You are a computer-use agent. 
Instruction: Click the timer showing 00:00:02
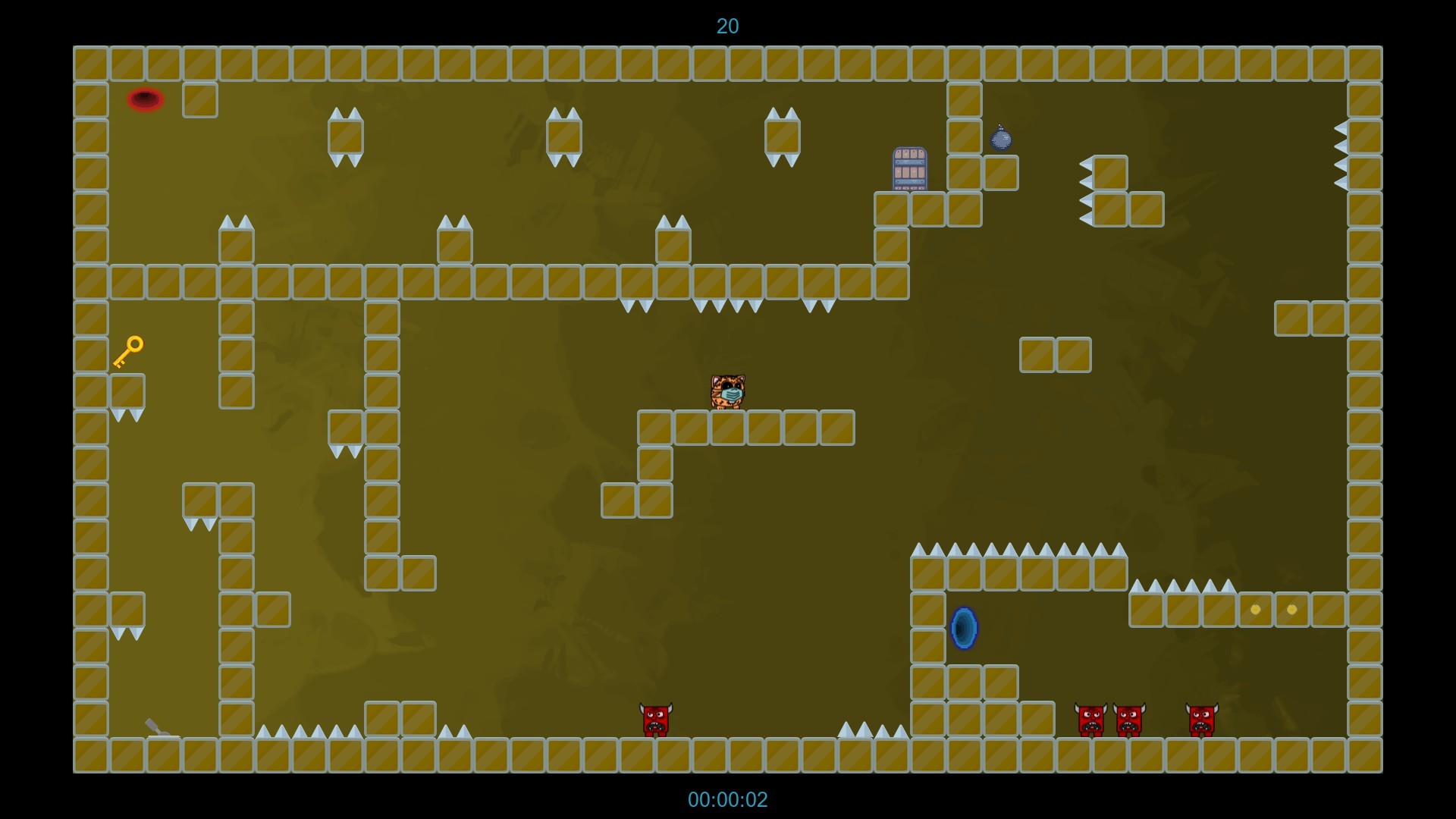[x=728, y=799]
